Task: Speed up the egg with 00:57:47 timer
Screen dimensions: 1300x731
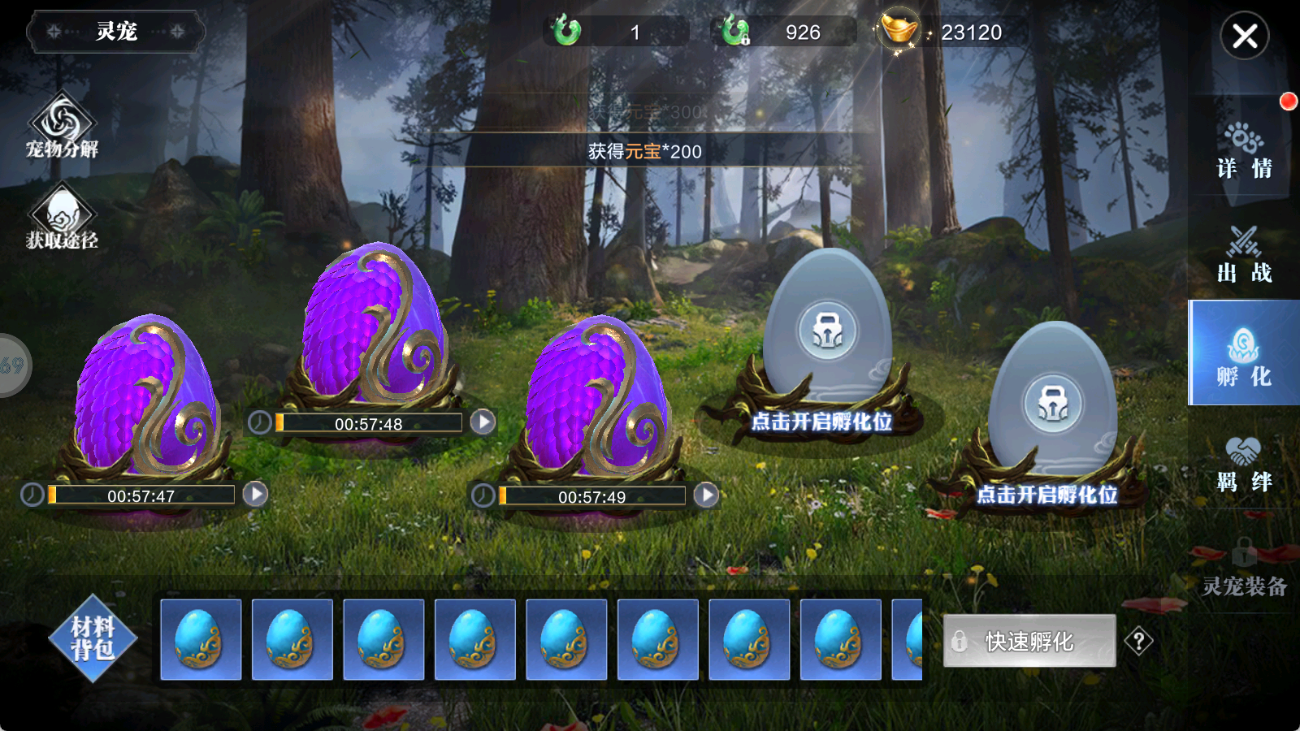Action: pyautogui.click(x=255, y=494)
